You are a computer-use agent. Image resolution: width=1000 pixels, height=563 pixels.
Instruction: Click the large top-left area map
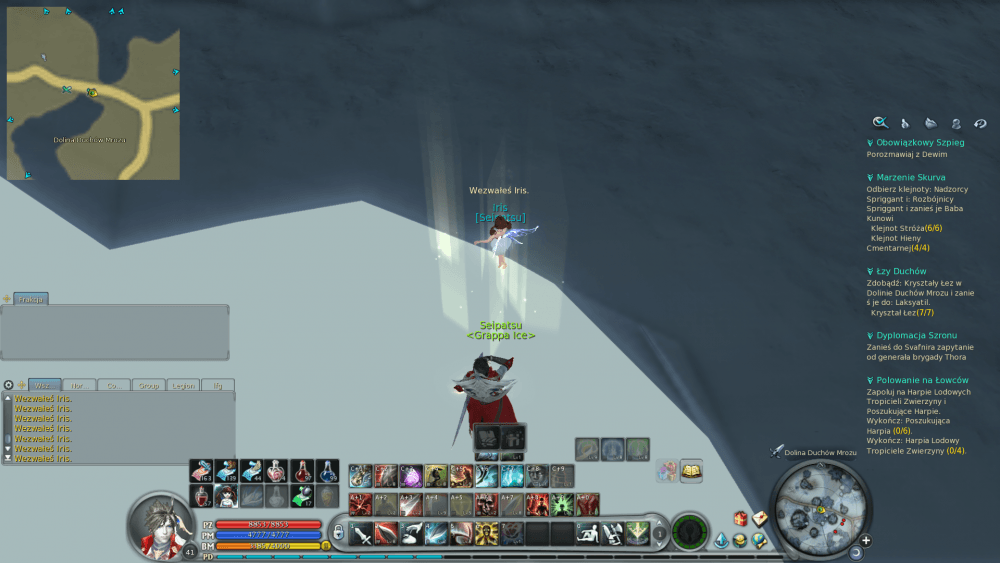click(93, 92)
